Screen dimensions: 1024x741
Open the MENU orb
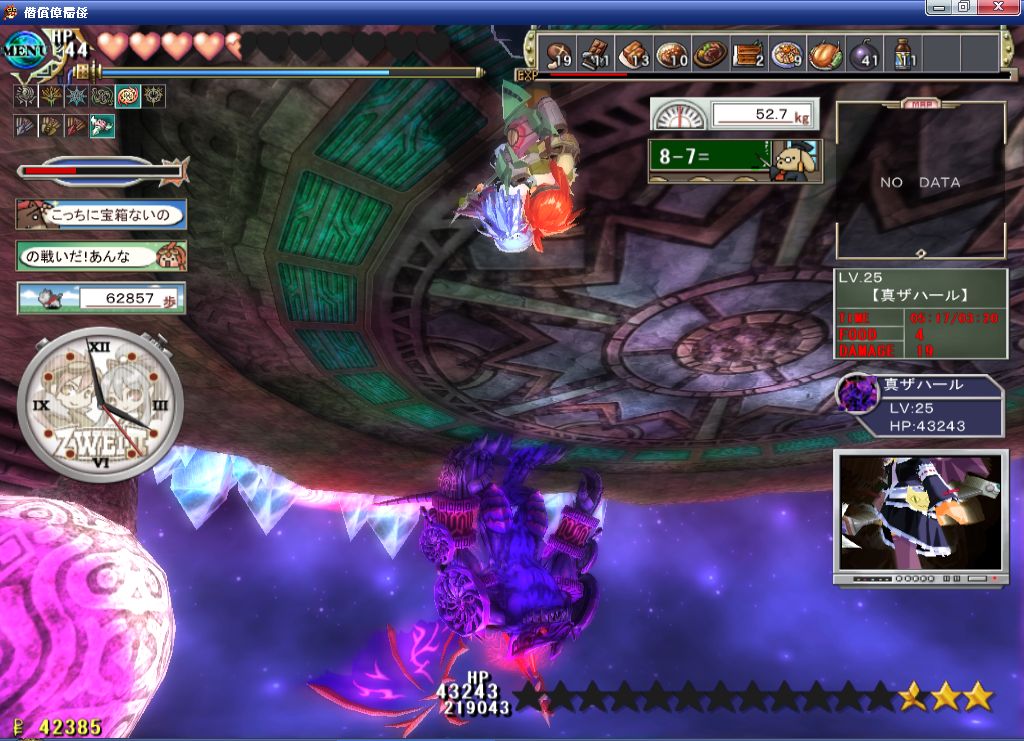[24, 47]
